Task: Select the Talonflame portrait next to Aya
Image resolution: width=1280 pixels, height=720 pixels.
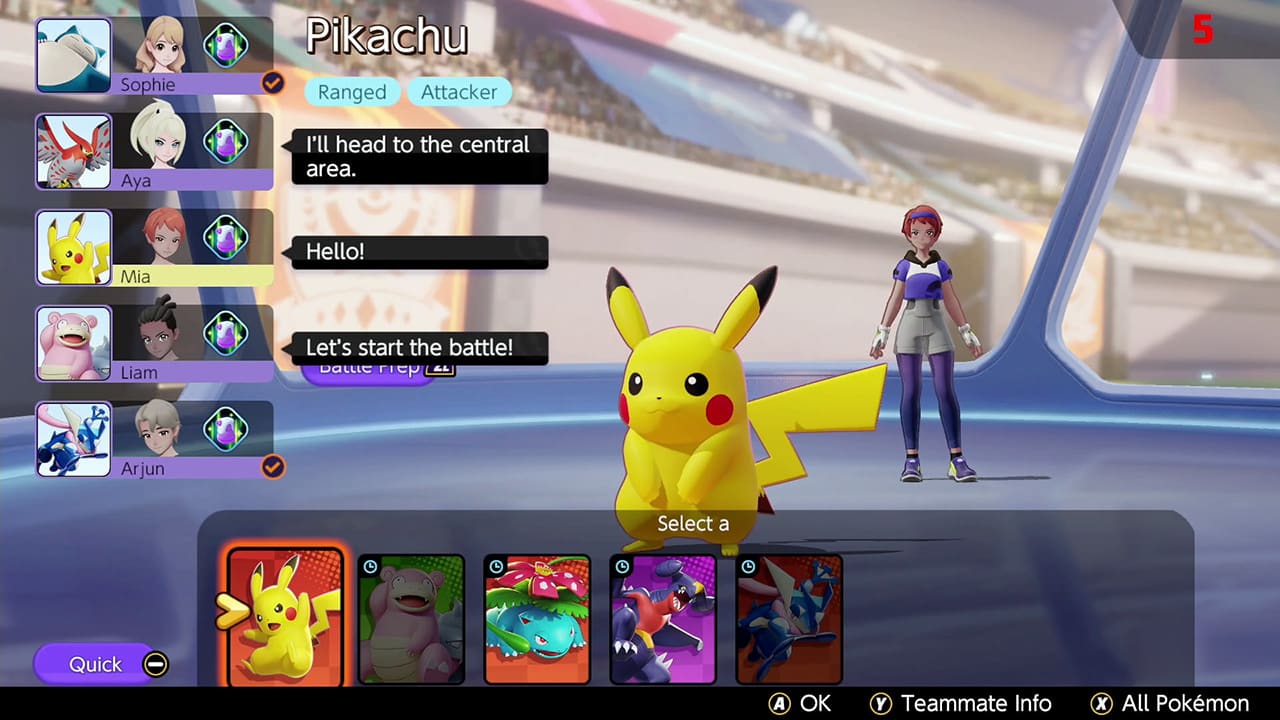Action: coord(73,151)
